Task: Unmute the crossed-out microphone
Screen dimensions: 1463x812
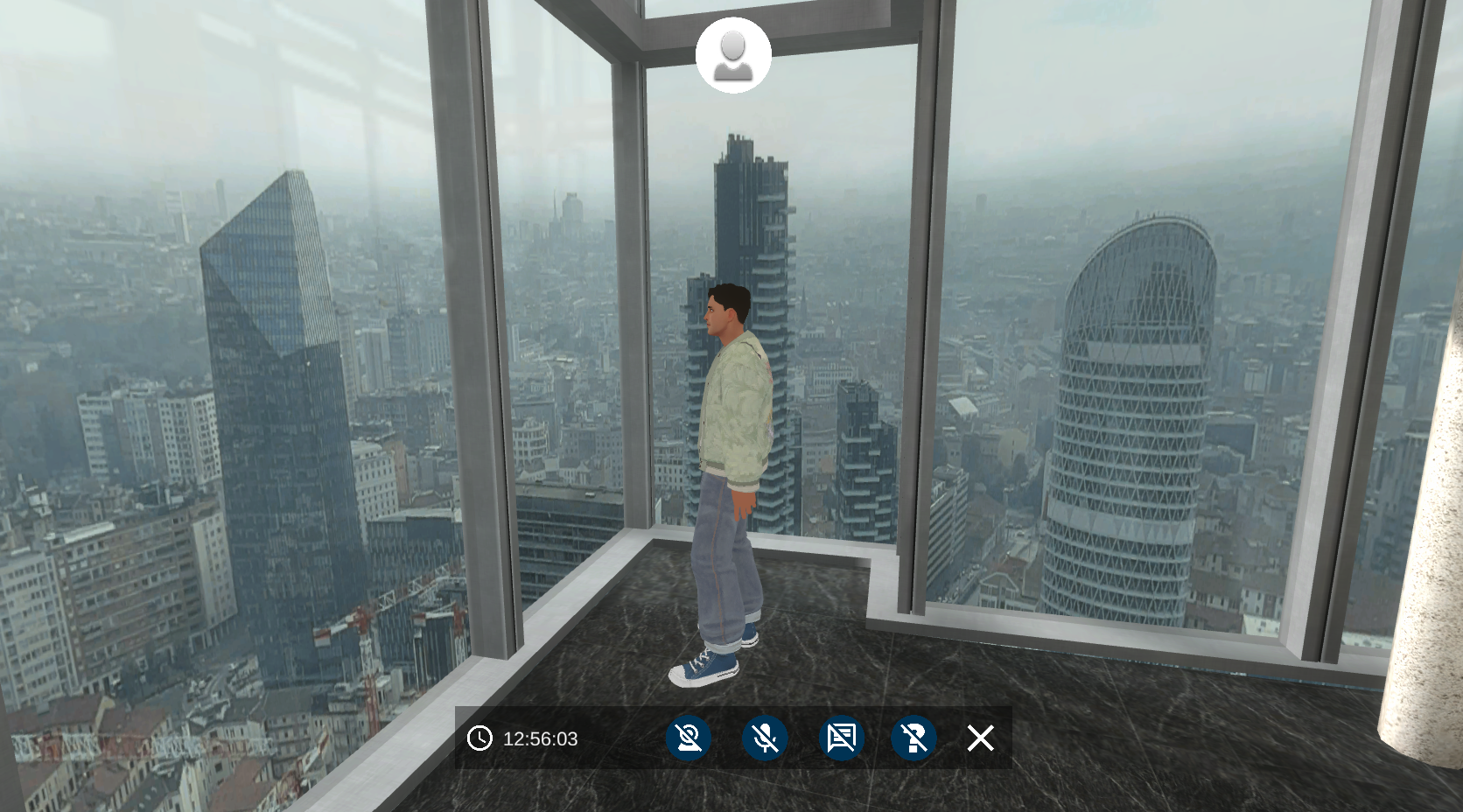Action: click(x=765, y=738)
